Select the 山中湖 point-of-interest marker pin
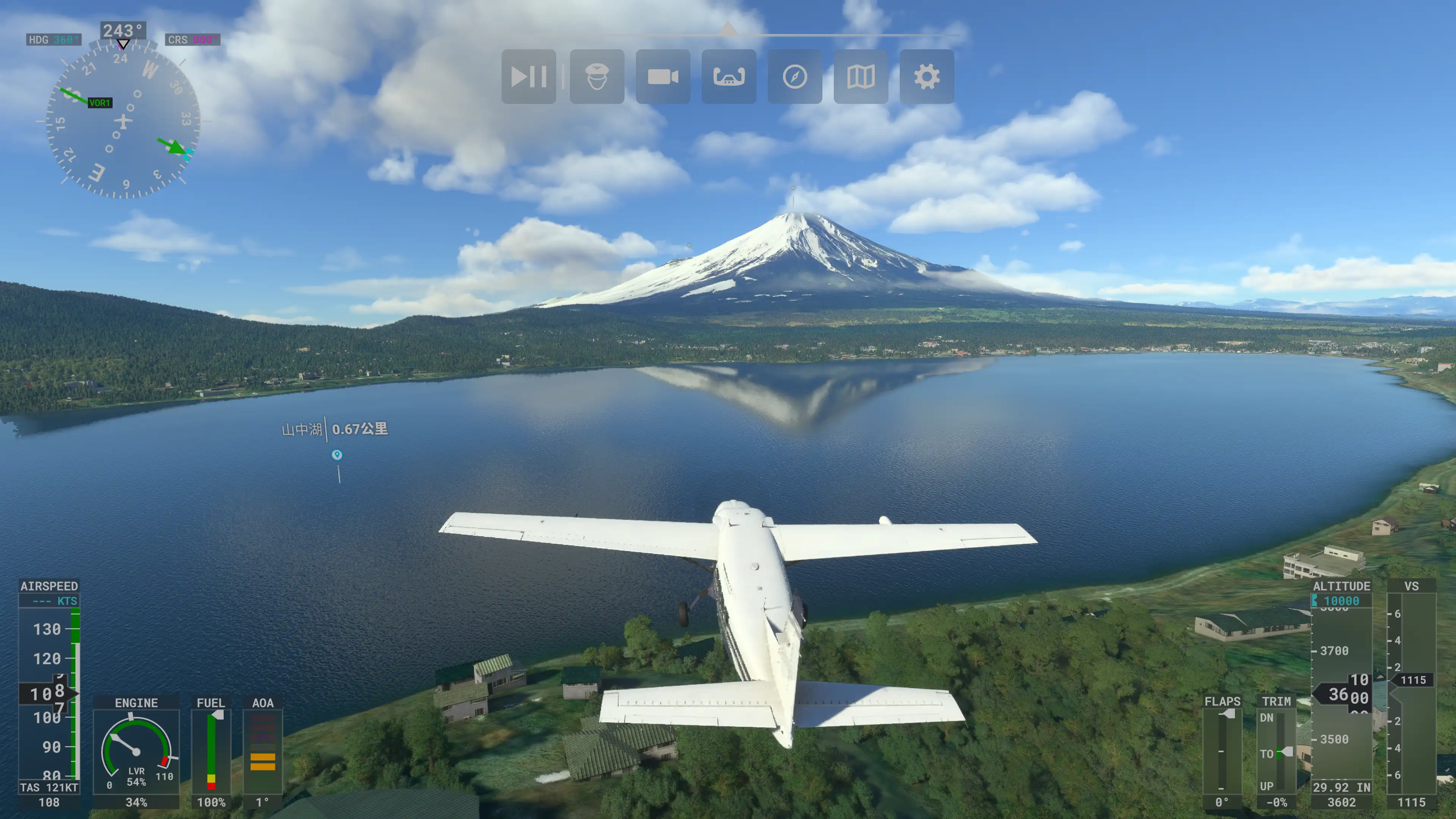The width and height of the screenshot is (1456, 819). tap(337, 455)
